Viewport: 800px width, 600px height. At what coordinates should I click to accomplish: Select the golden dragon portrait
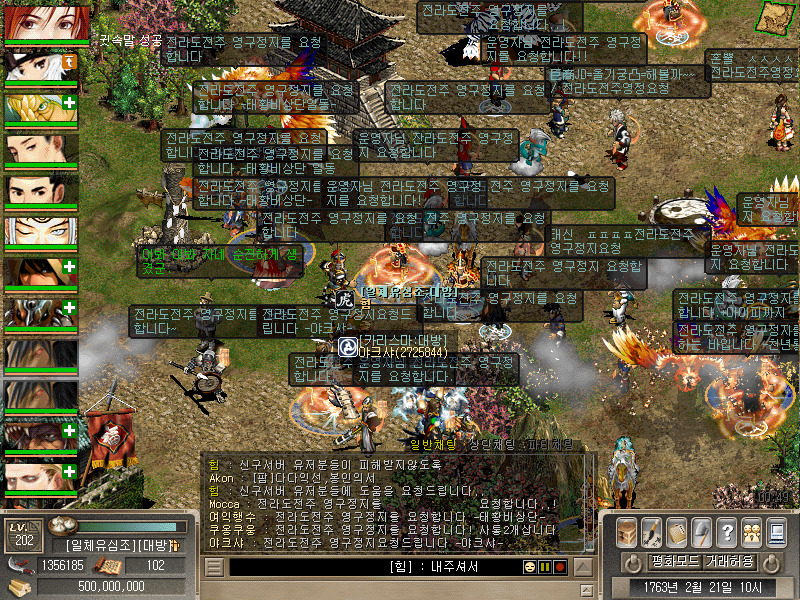[x=41, y=108]
